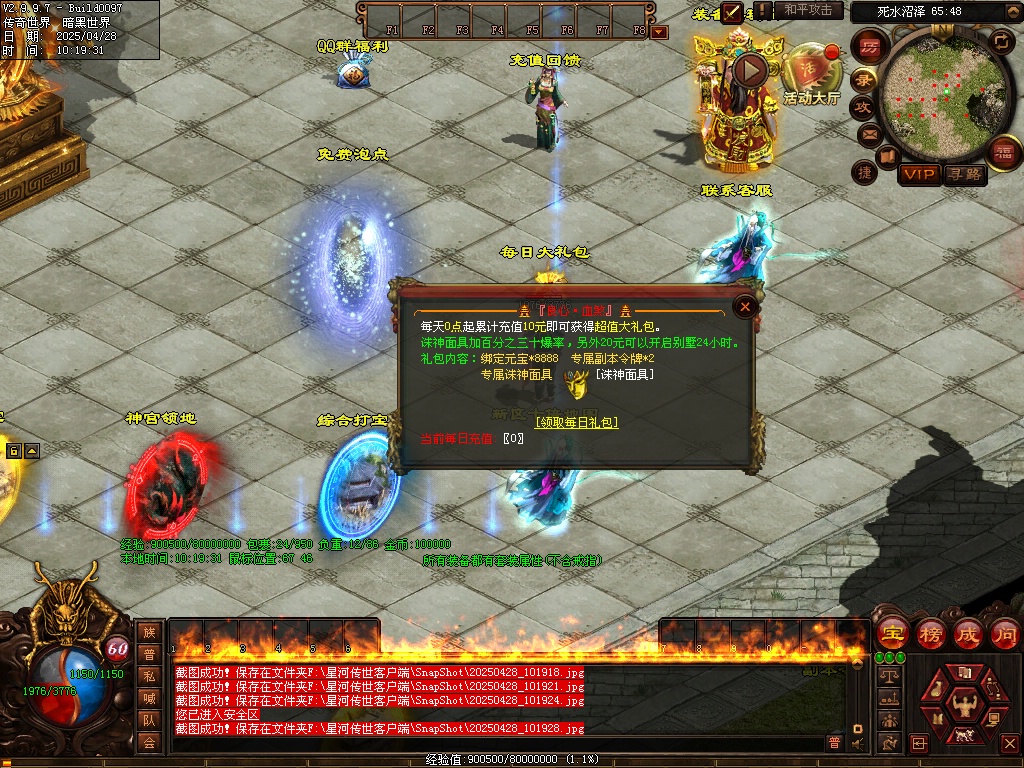
Task: Activate 寻路 pathfinding button
Action: (966, 174)
